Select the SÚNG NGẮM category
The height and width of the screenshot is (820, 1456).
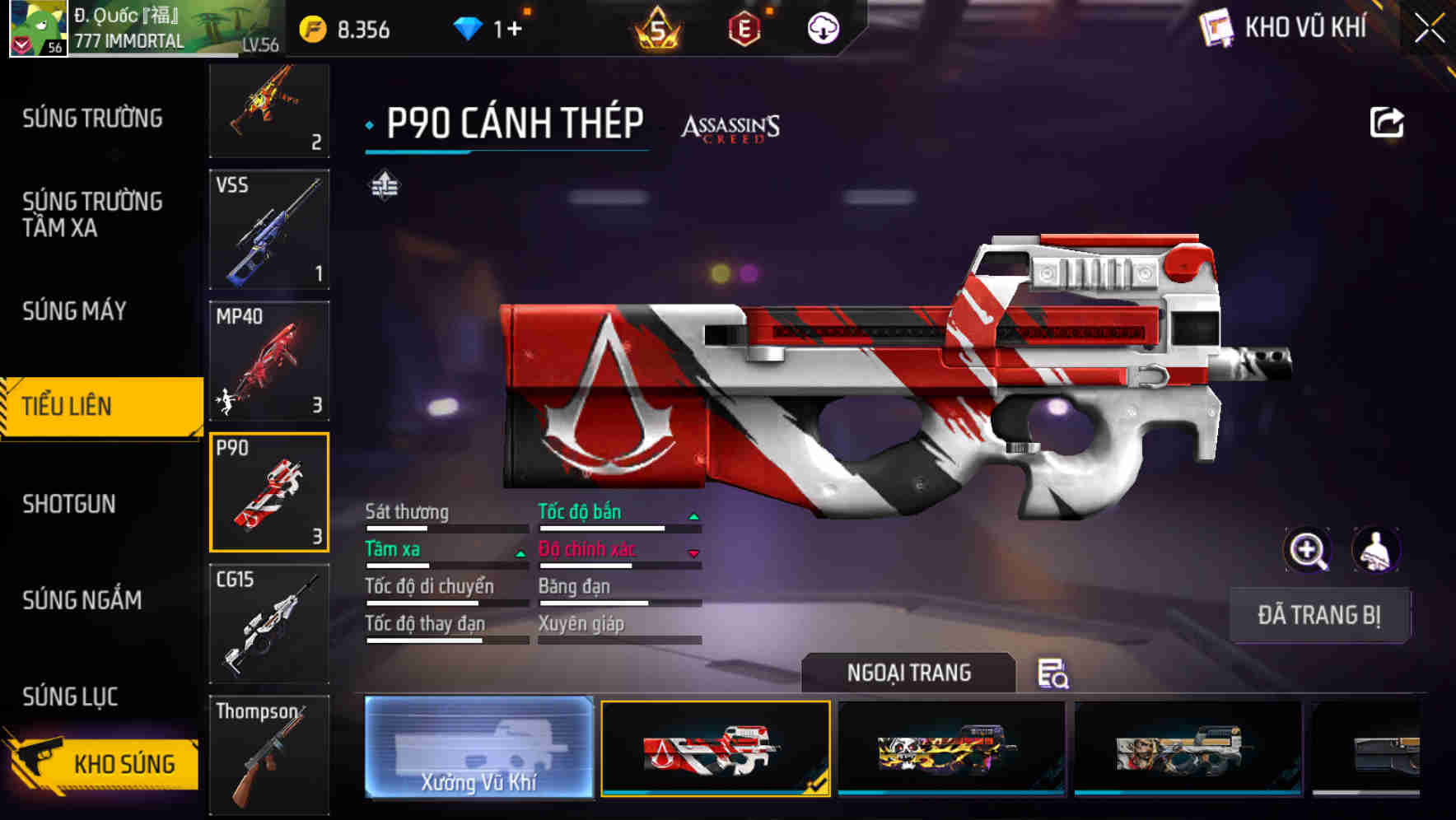tap(82, 600)
